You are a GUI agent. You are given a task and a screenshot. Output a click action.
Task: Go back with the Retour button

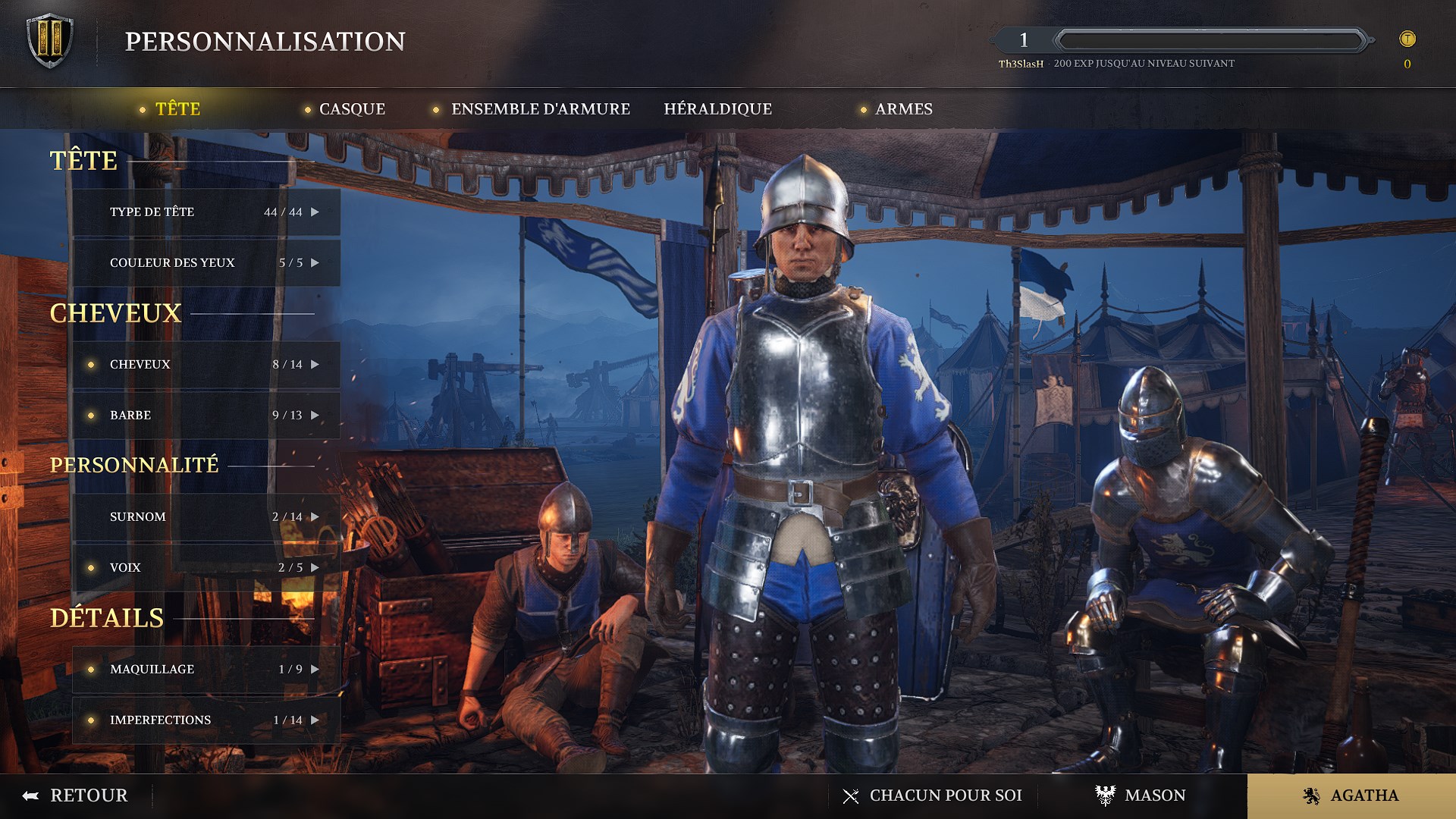coord(76,795)
